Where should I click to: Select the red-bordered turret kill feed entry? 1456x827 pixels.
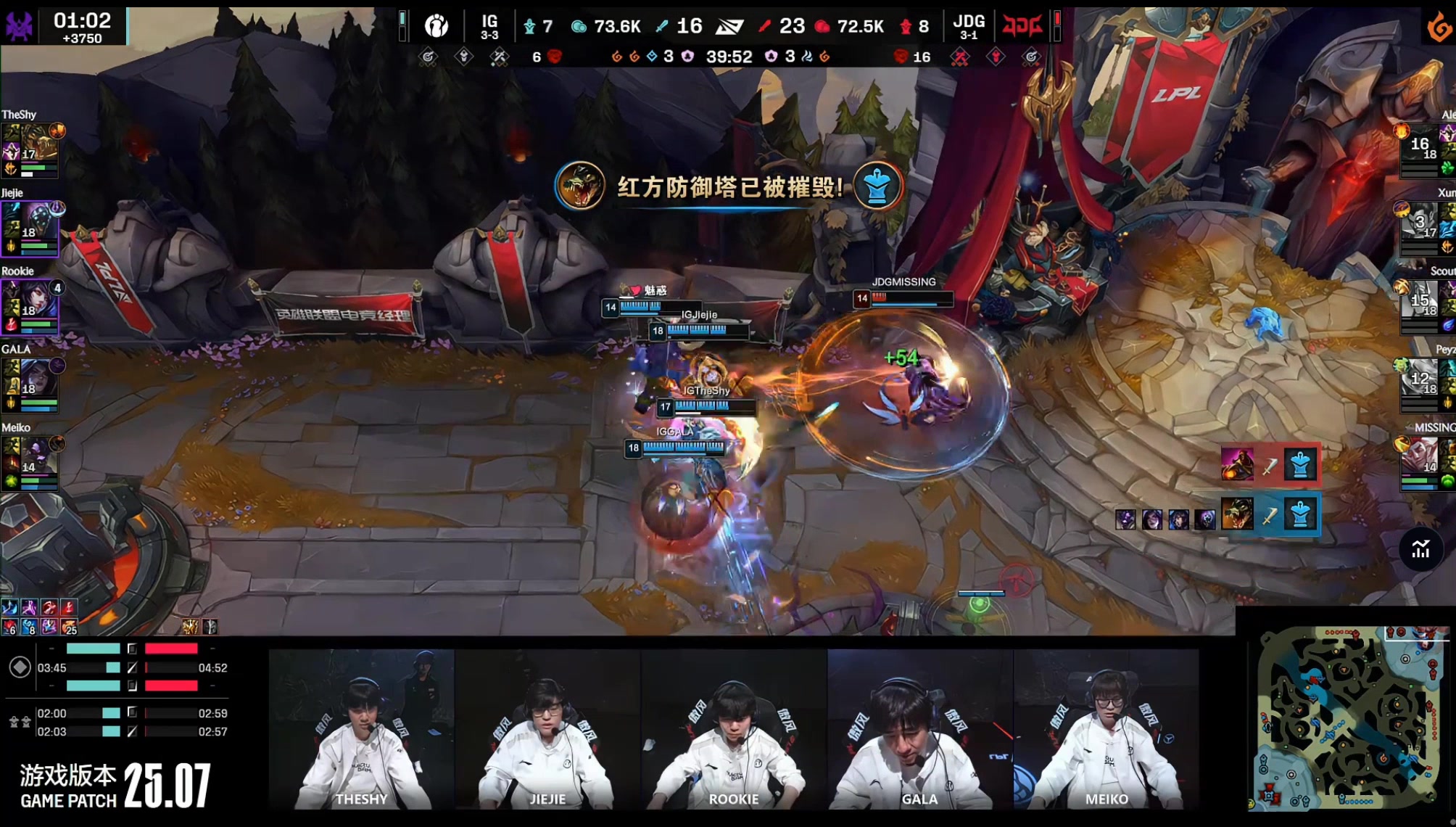[1269, 465]
